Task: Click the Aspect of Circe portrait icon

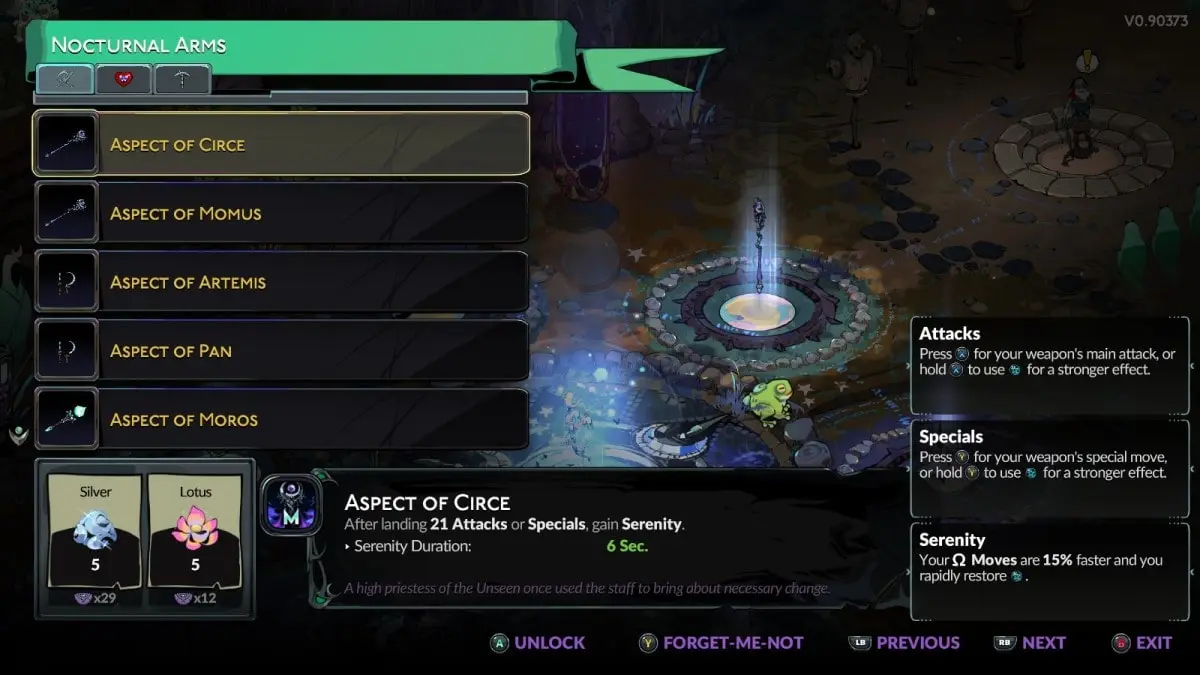Action: pos(291,505)
